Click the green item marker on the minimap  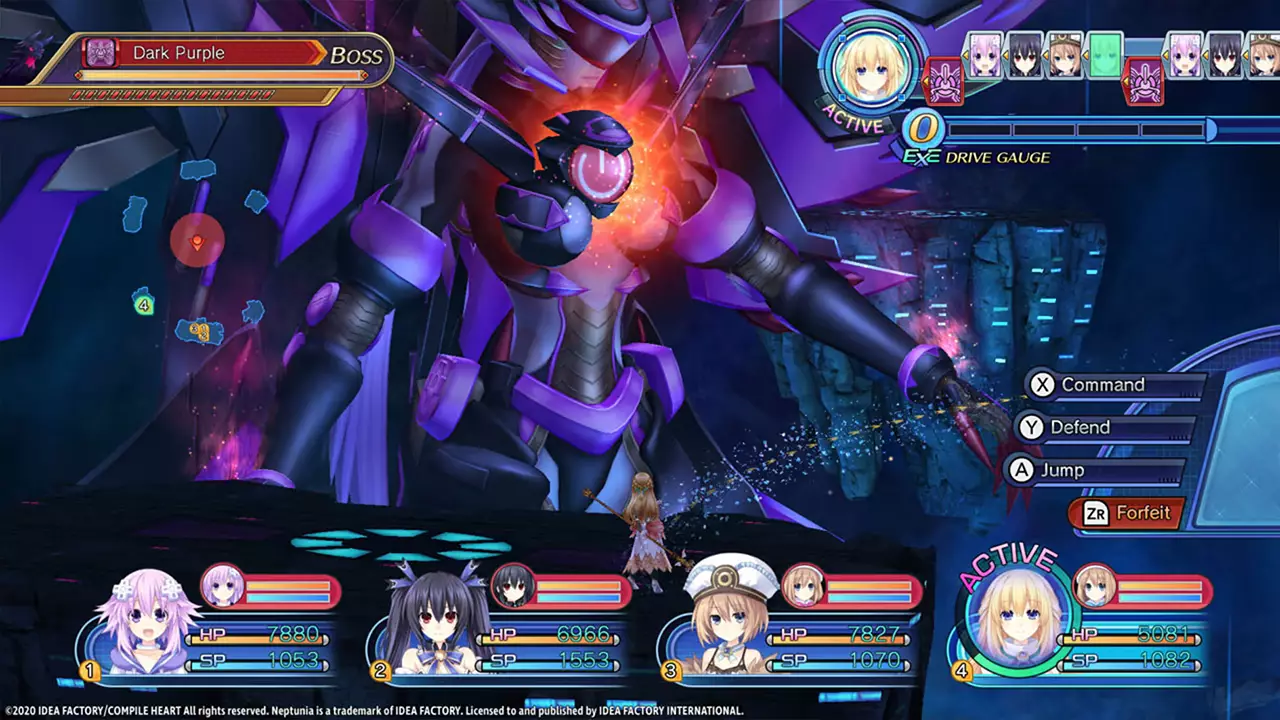point(144,305)
